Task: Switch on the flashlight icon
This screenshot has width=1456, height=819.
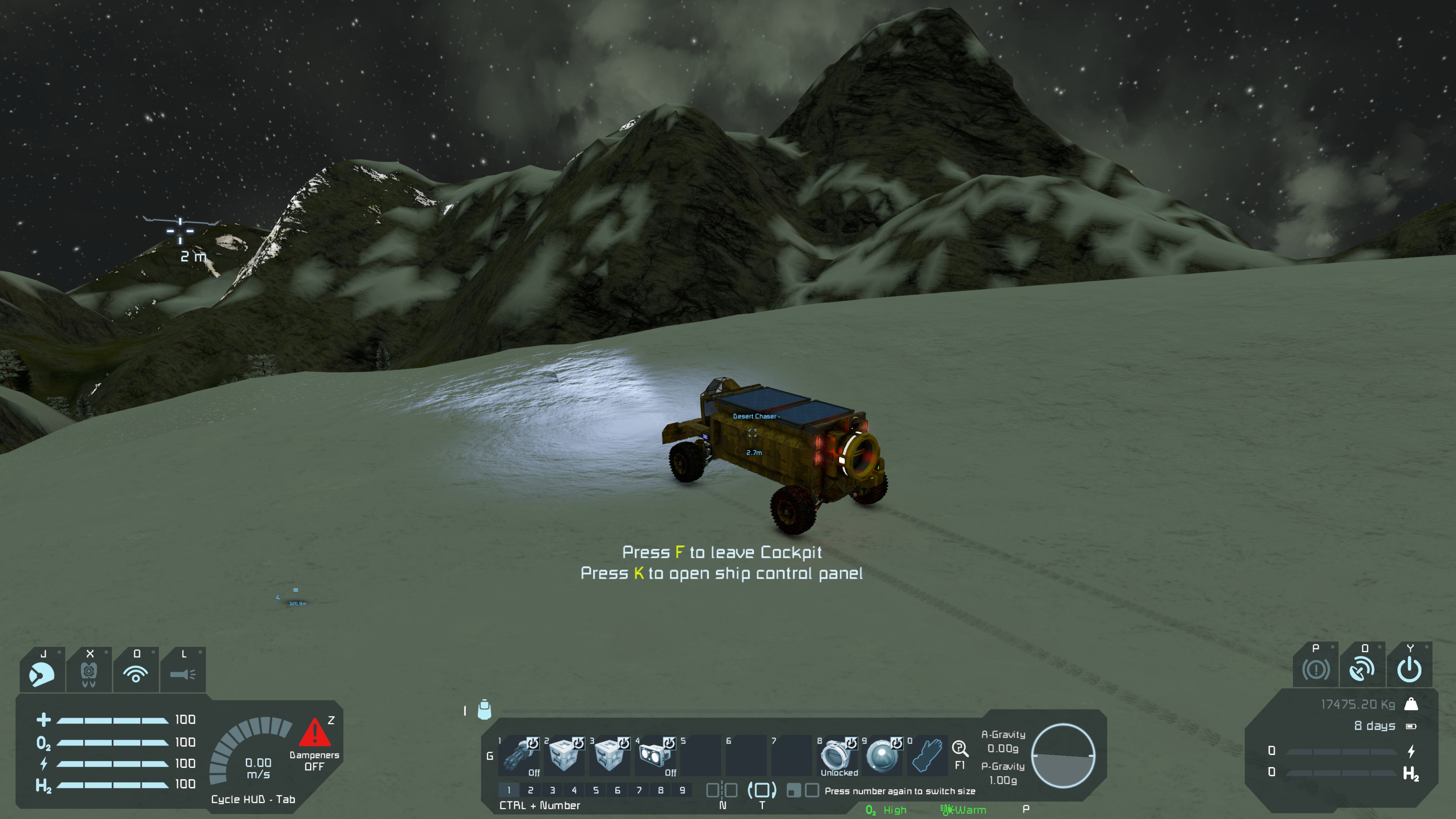Action: [x=182, y=673]
